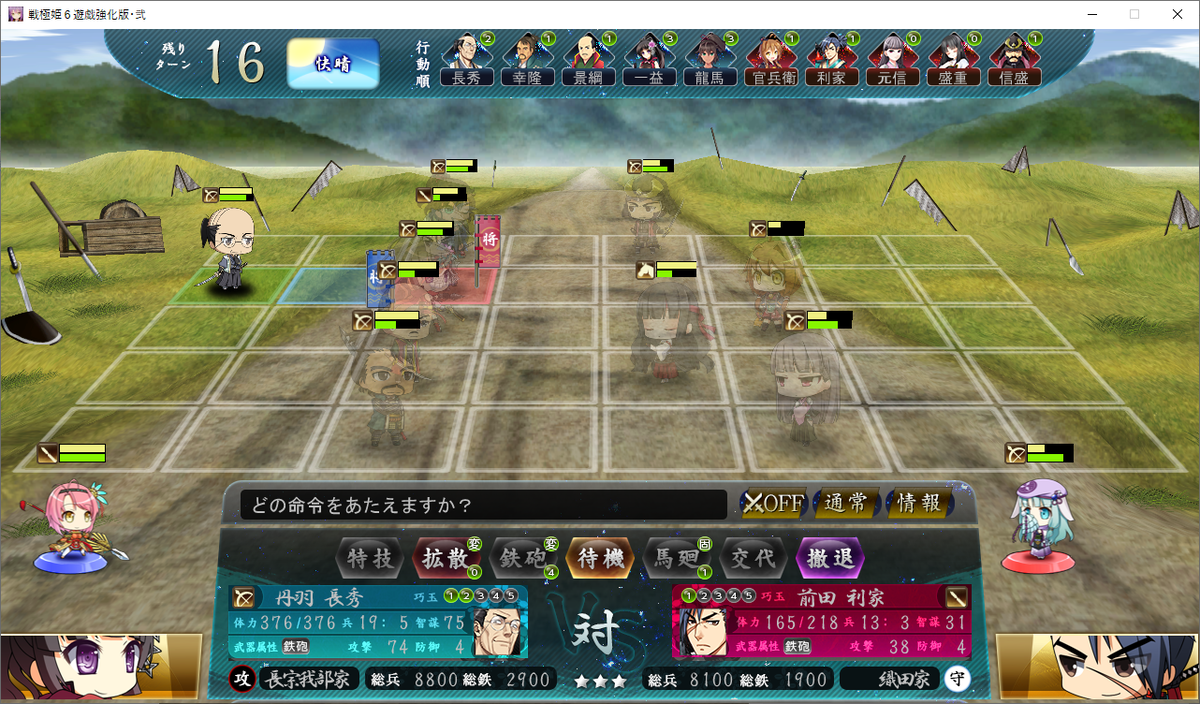
Task: Pick 景綱 portrait in the action order
Action: click(588, 60)
